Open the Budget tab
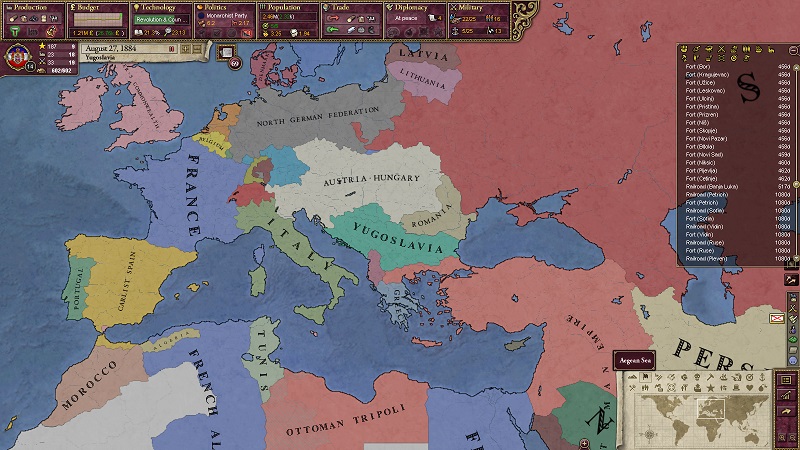This screenshot has height=450, width=800. pos(97,7)
